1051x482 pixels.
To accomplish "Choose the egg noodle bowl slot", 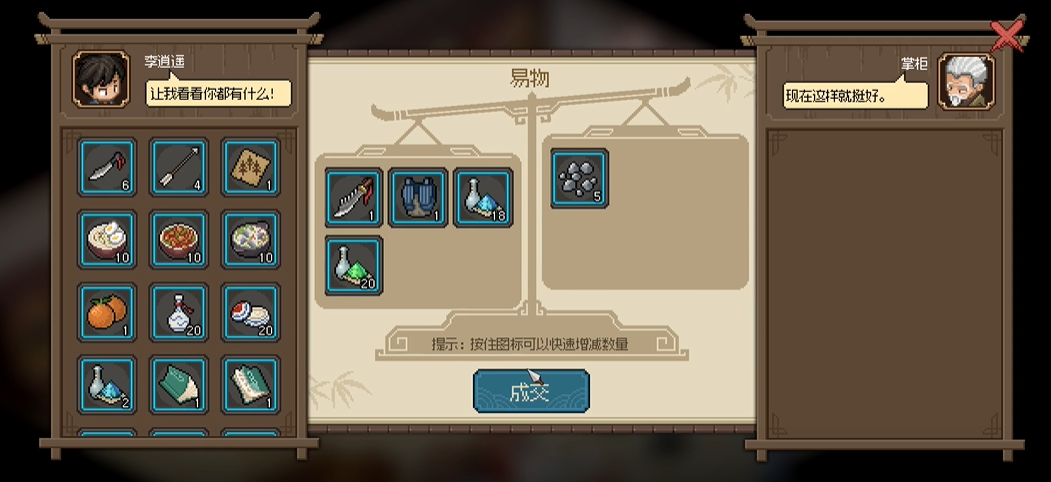I will click(x=107, y=240).
